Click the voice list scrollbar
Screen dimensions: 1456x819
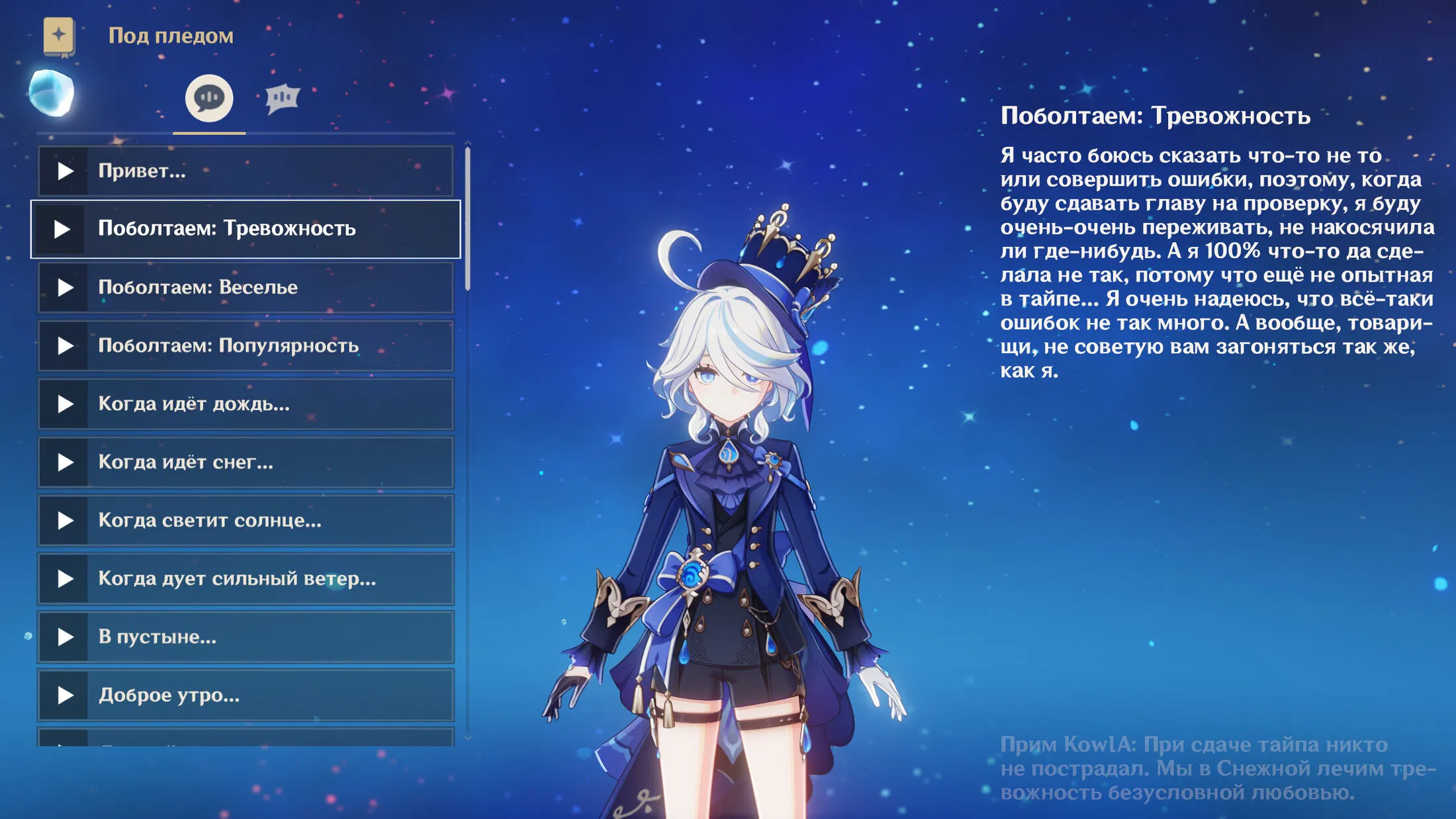point(468,218)
